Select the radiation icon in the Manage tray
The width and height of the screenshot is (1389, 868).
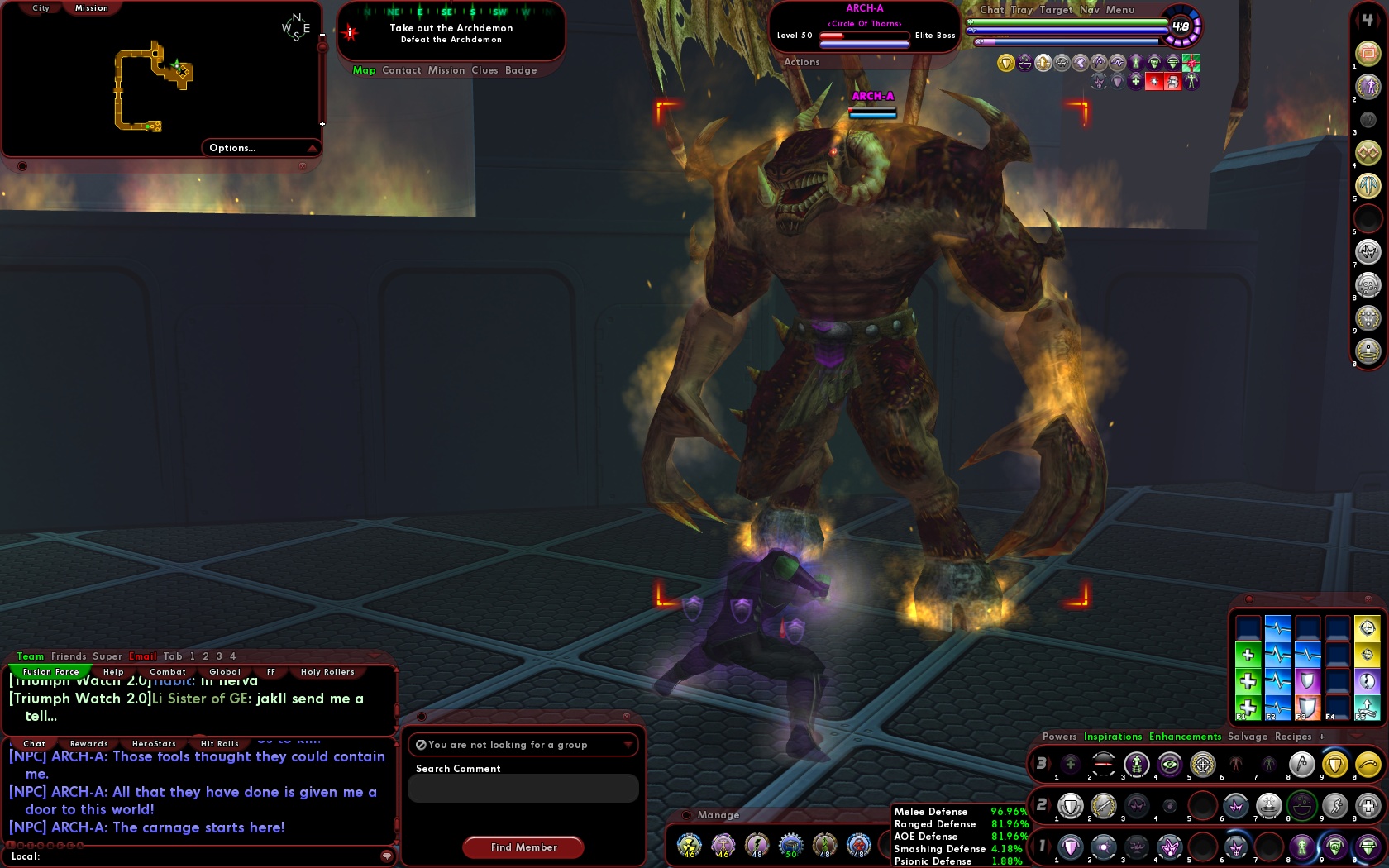pyautogui.click(x=689, y=845)
